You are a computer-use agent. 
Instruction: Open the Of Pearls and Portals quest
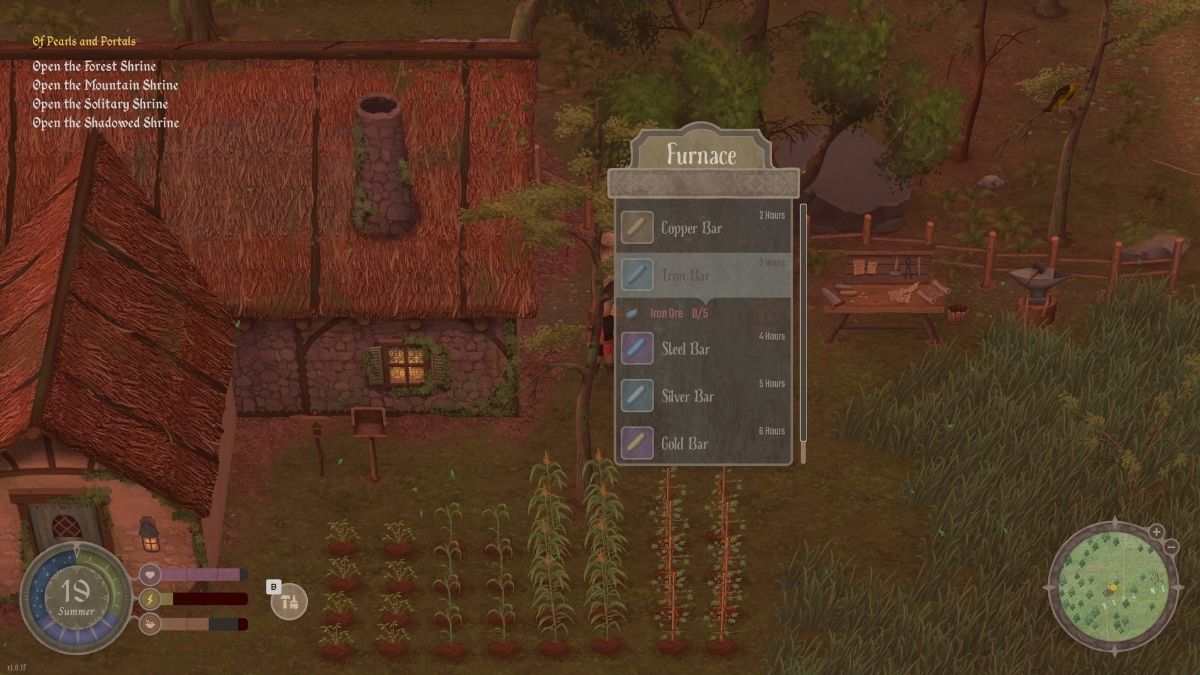[84, 41]
